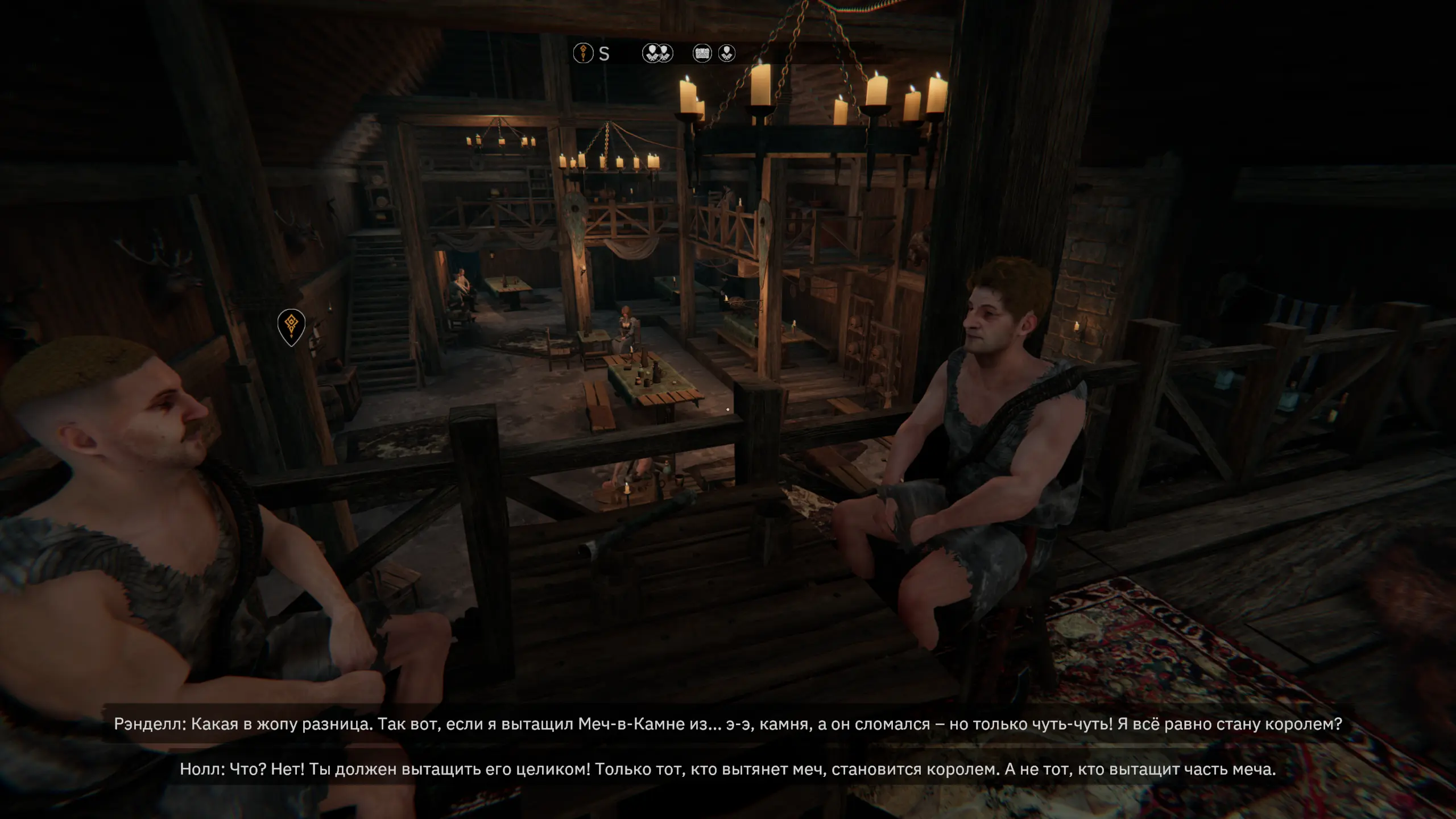1456x819 pixels.
Task: Click the orange quest waypoint pin by the staircase
Action: [x=291, y=326]
